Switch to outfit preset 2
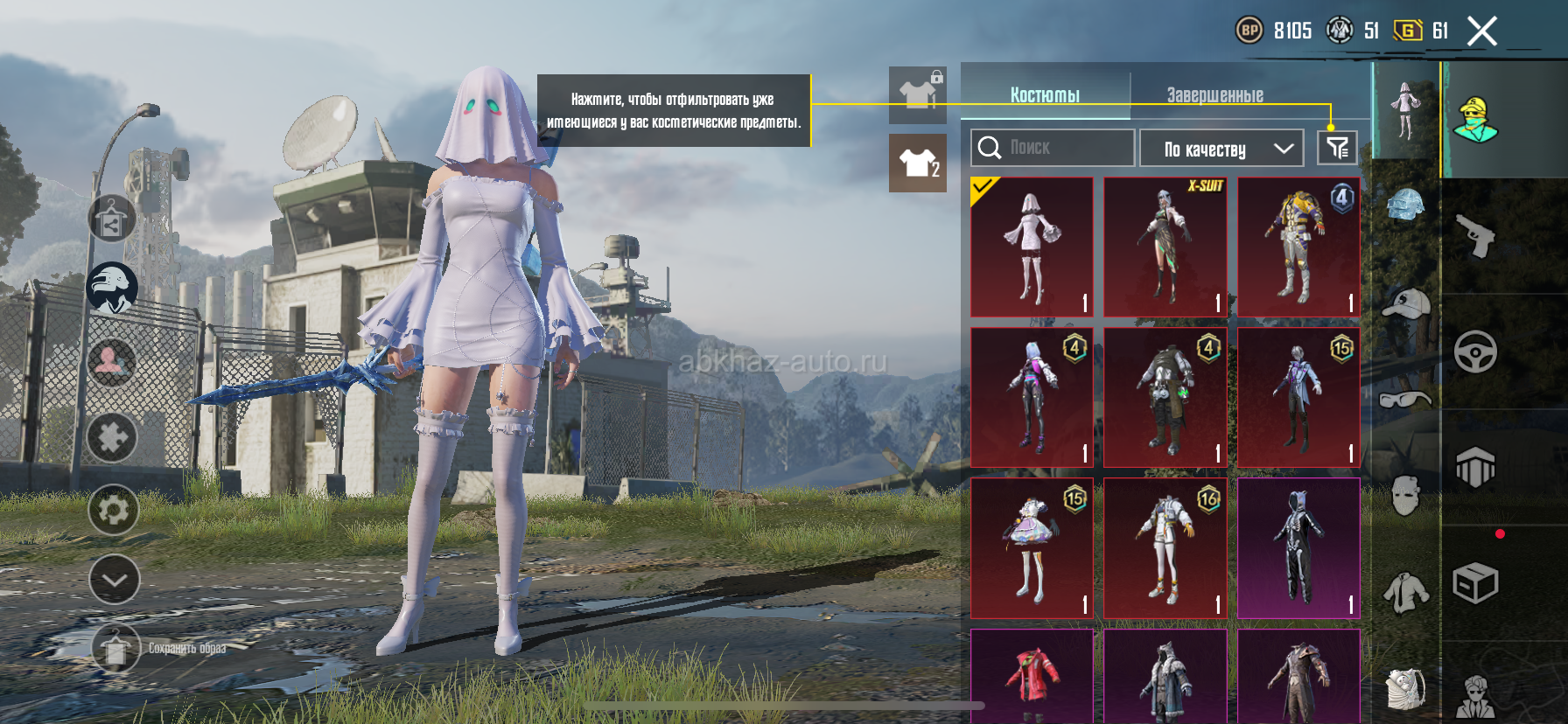 [918, 164]
